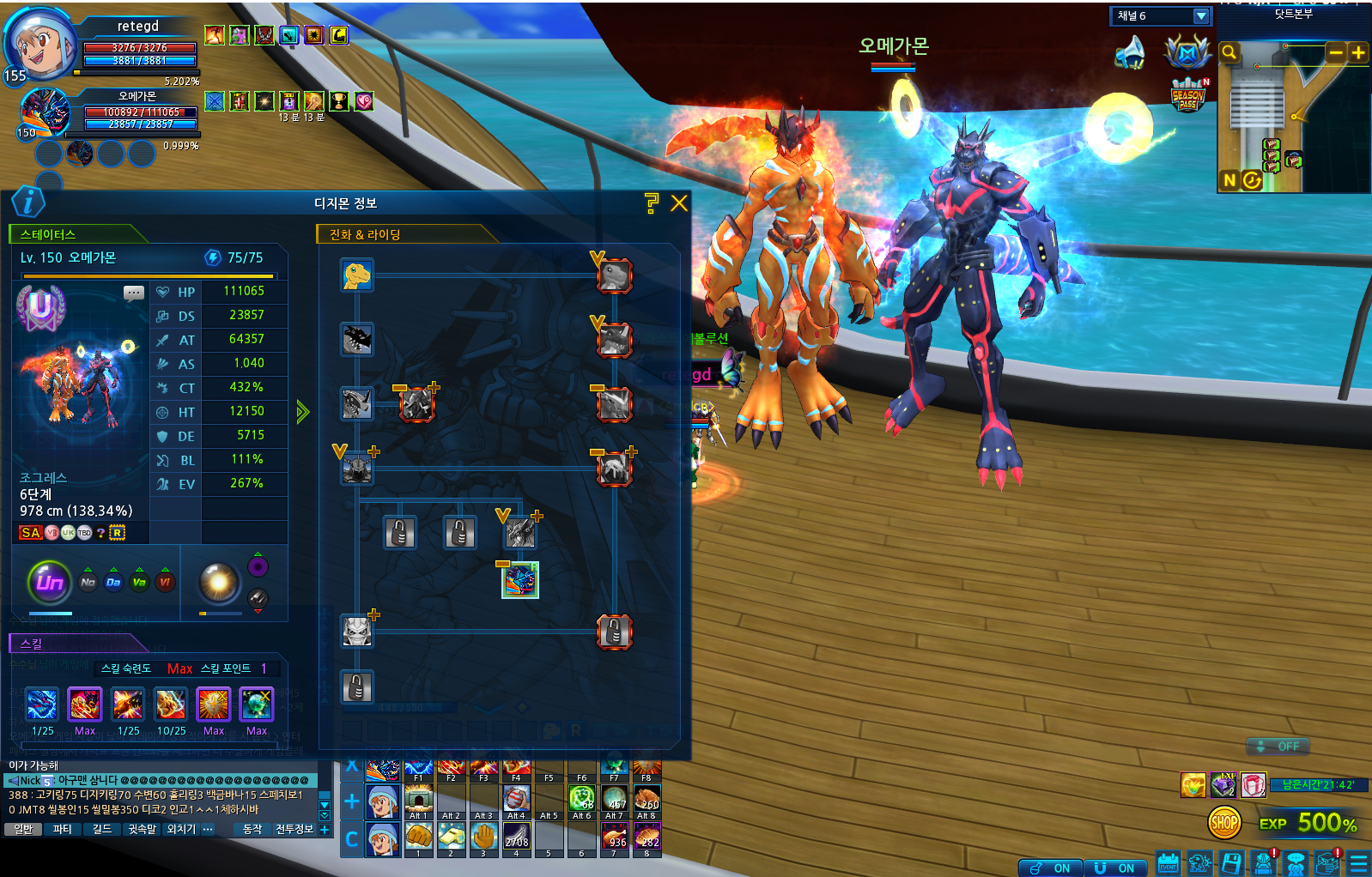Screen dimensions: 1372x877
Task: Open the channel 6 dropdown
Action: pos(1201,16)
